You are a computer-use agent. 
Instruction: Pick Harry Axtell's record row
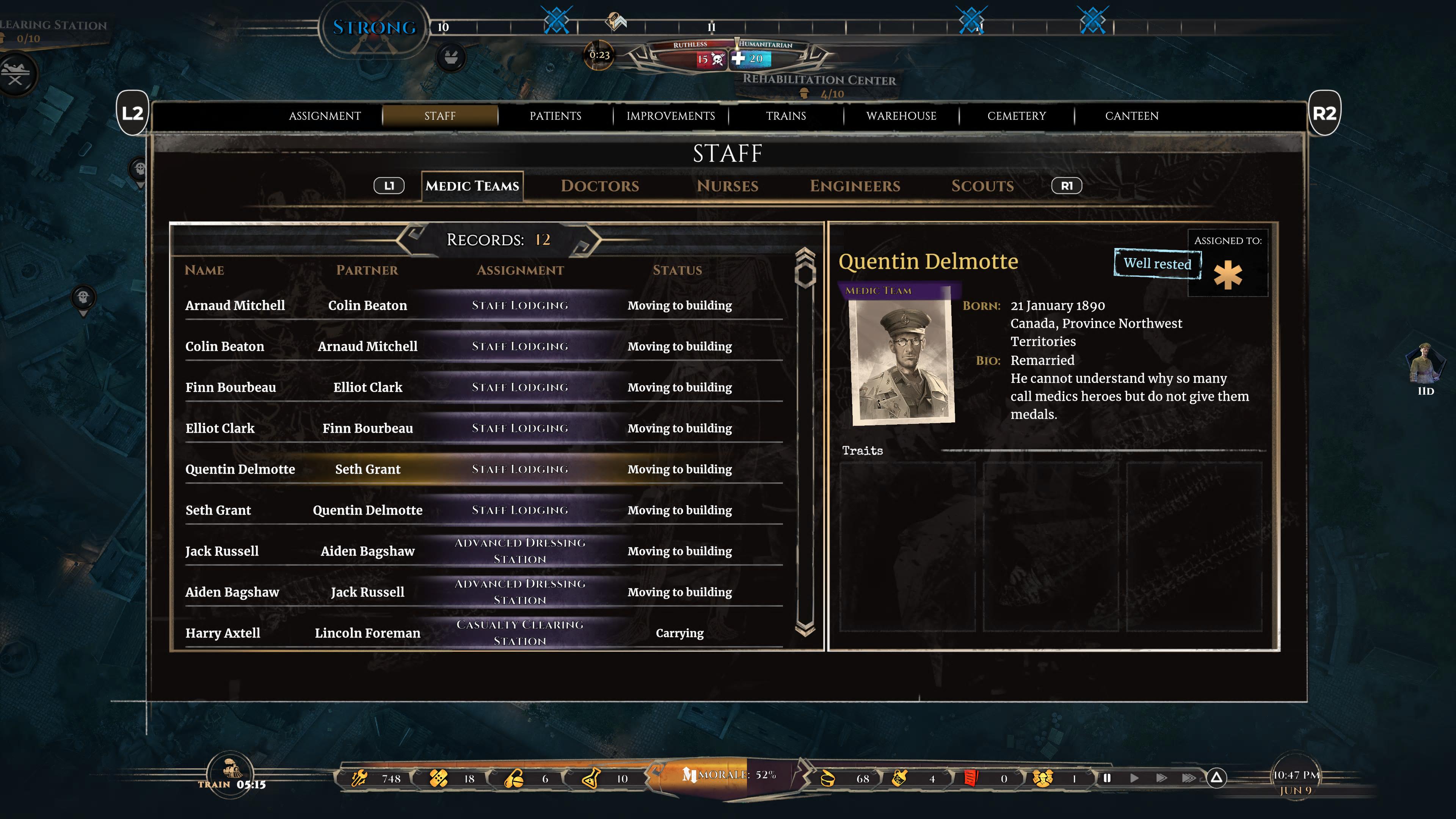(x=223, y=633)
